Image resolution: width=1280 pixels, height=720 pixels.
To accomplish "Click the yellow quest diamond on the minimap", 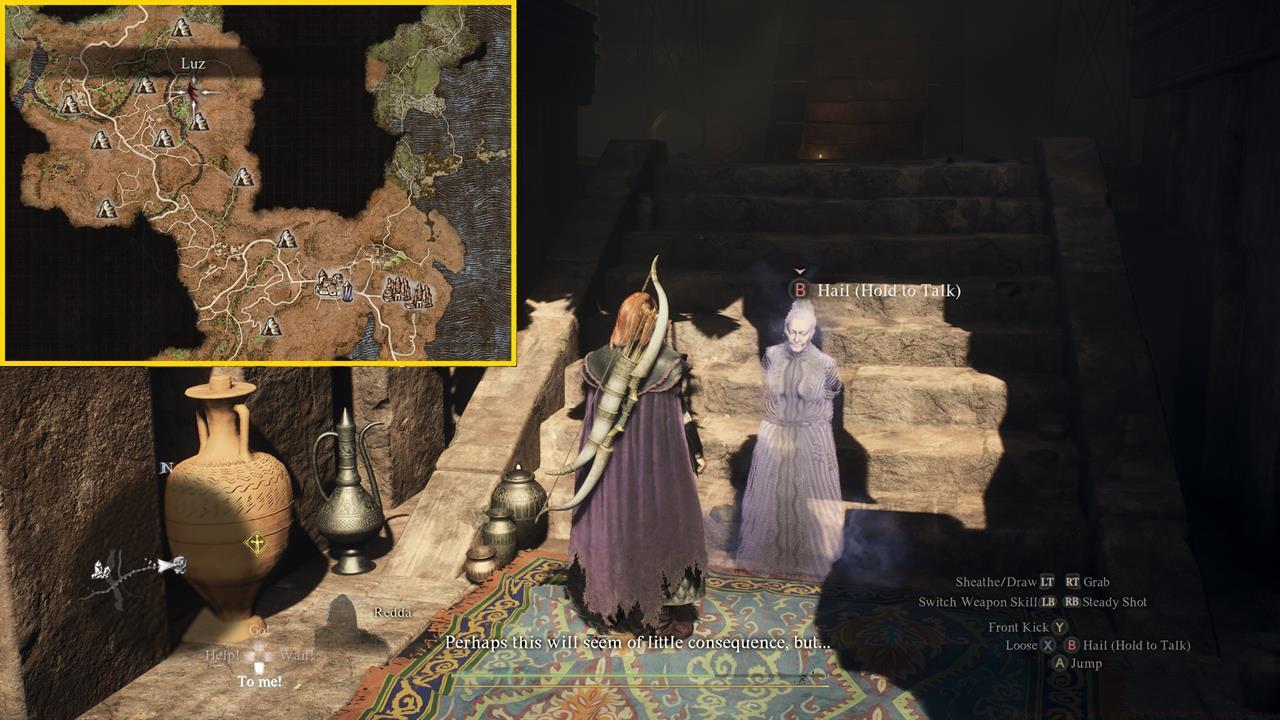I will pos(254,543).
